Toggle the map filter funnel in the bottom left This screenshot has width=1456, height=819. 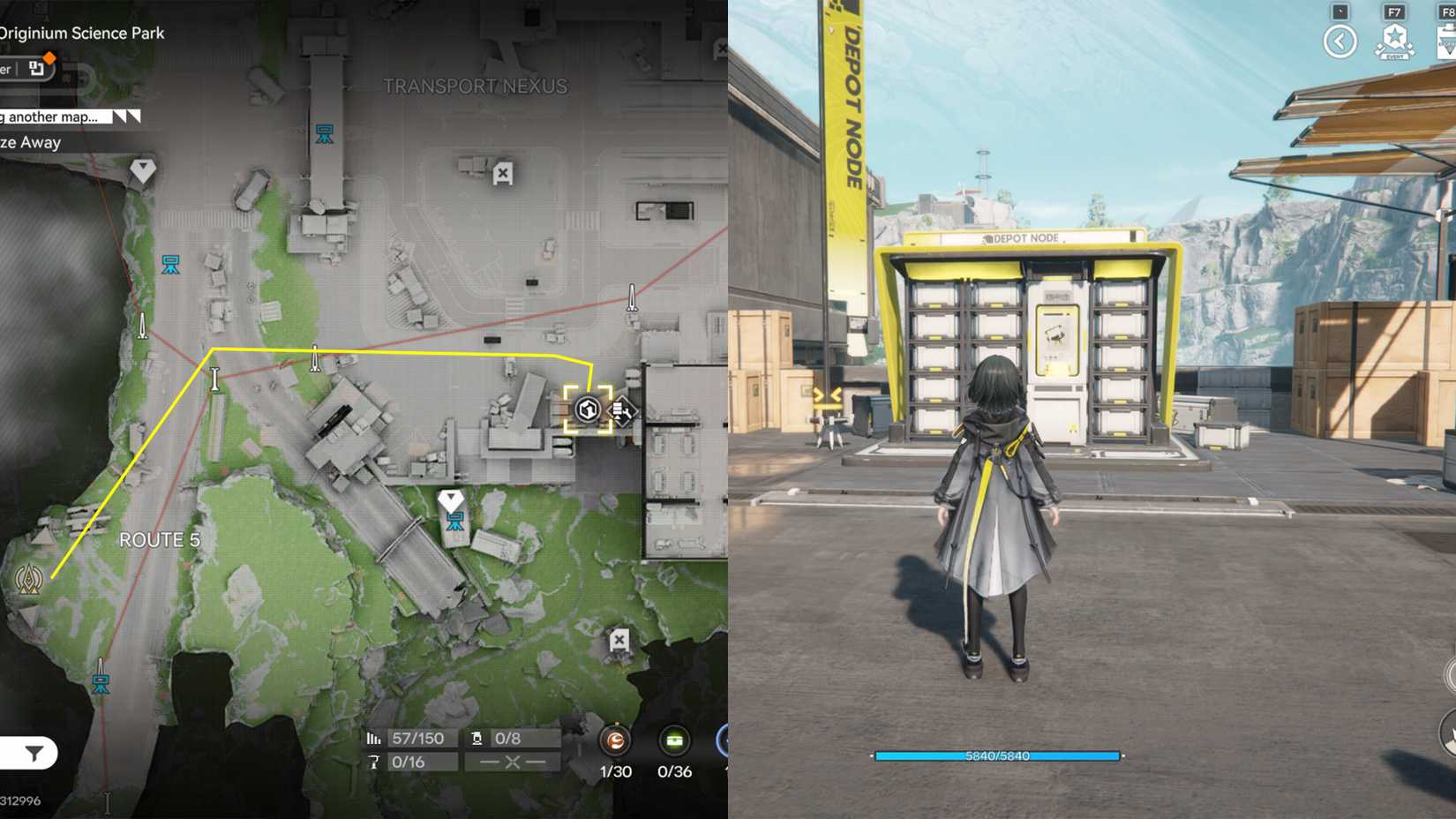33,754
